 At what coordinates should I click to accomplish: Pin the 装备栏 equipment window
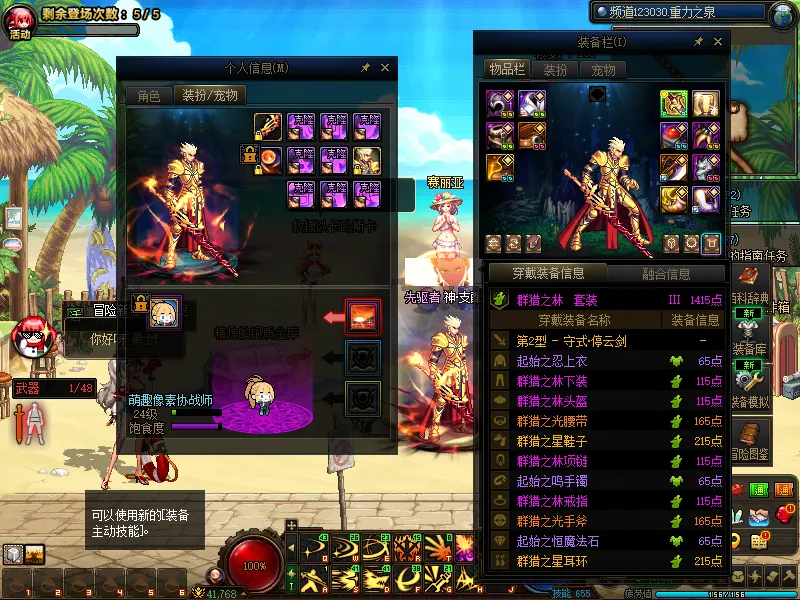(698, 43)
